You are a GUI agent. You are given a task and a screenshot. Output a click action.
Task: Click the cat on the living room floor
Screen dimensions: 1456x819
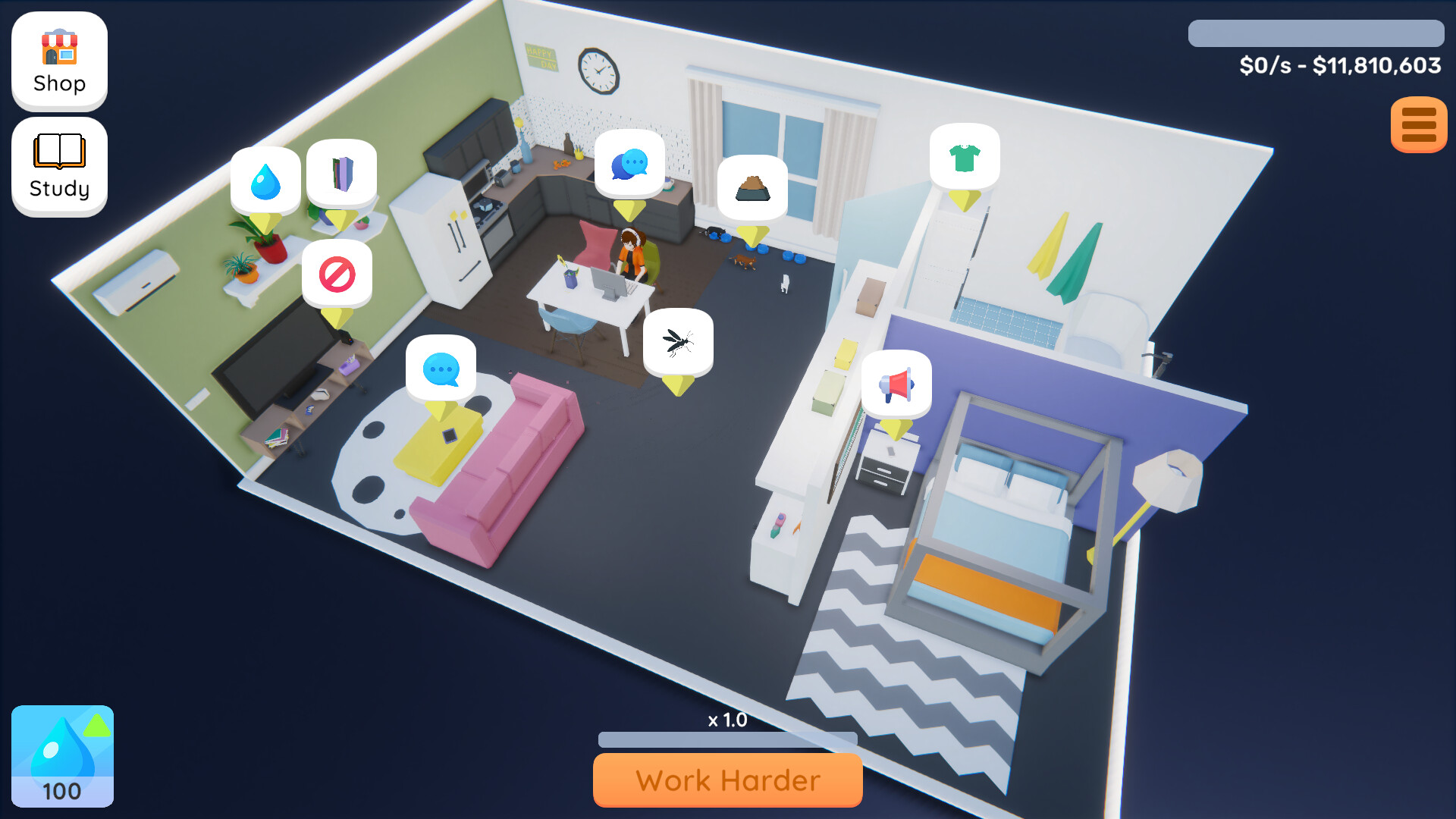(x=743, y=262)
